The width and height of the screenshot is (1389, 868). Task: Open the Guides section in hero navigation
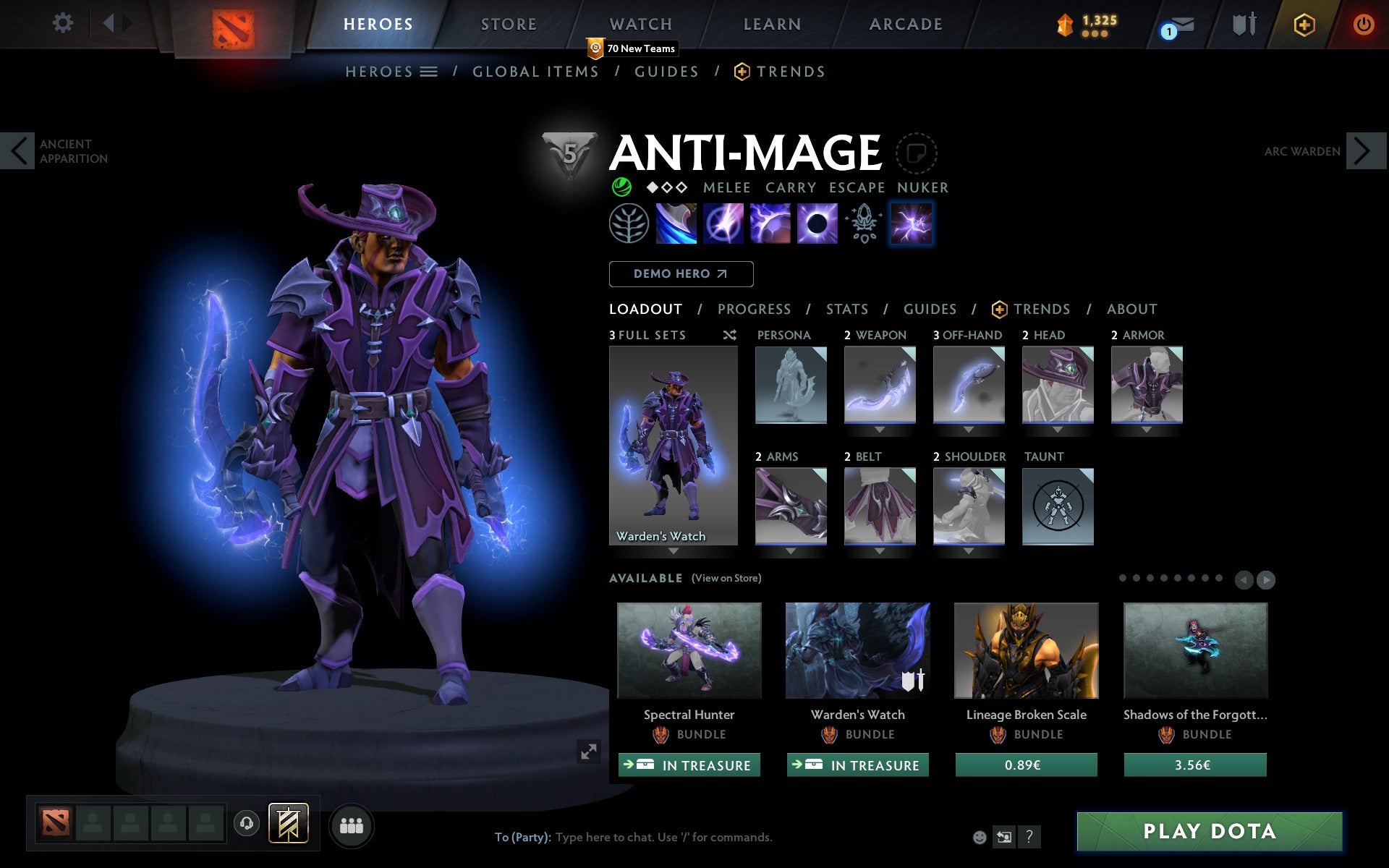(666, 72)
